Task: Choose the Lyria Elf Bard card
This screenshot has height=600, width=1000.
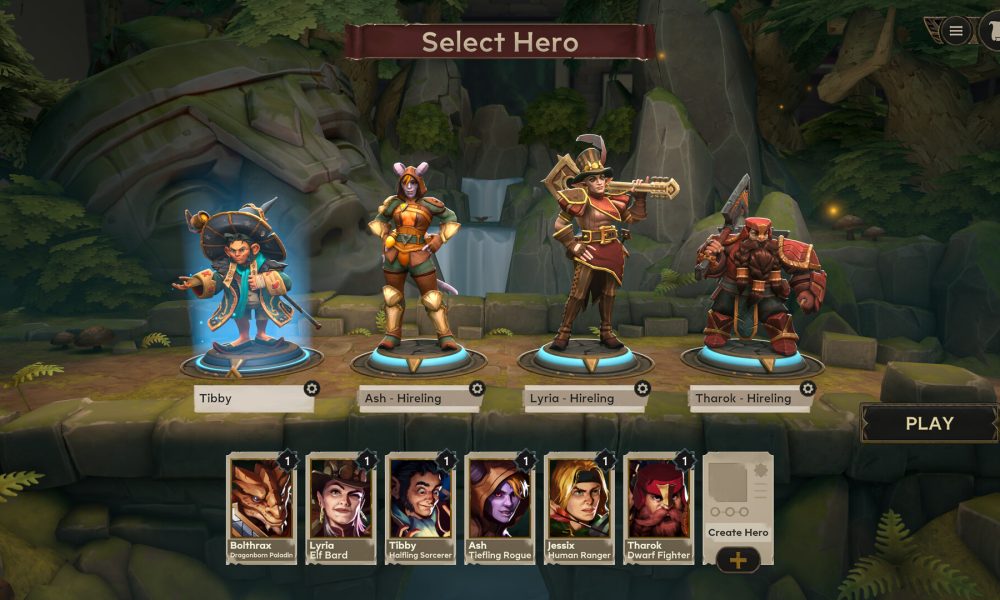Action: point(341,507)
